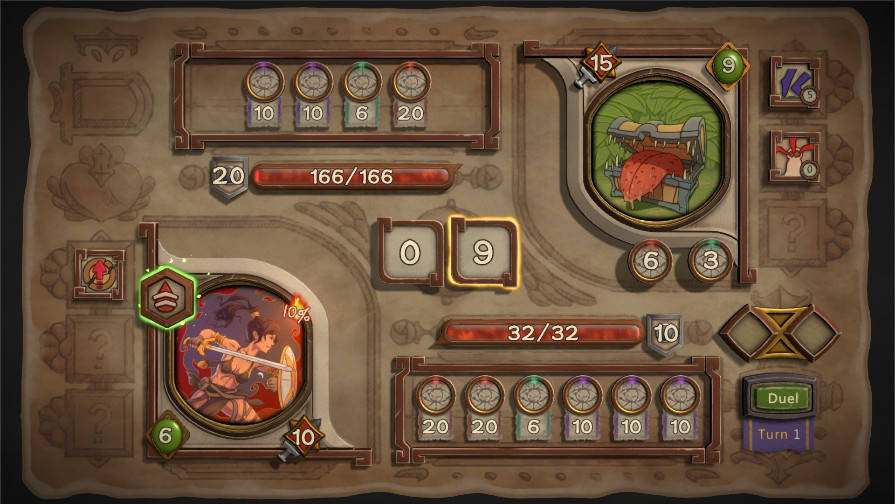
Task: Select the purple claw slash ability
Action: [794, 80]
